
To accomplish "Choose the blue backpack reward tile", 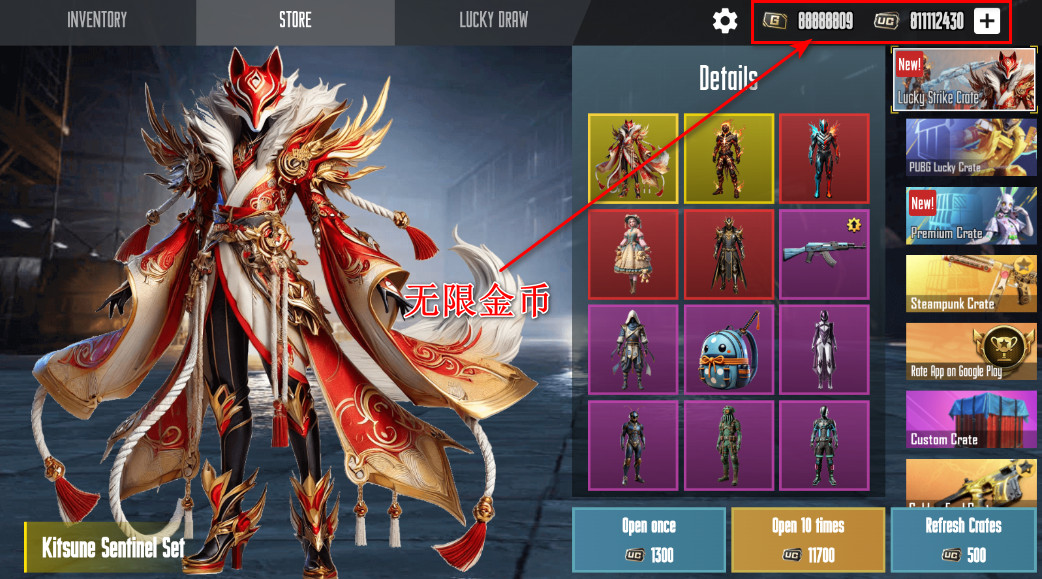I will pyautogui.click(x=728, y=350).
